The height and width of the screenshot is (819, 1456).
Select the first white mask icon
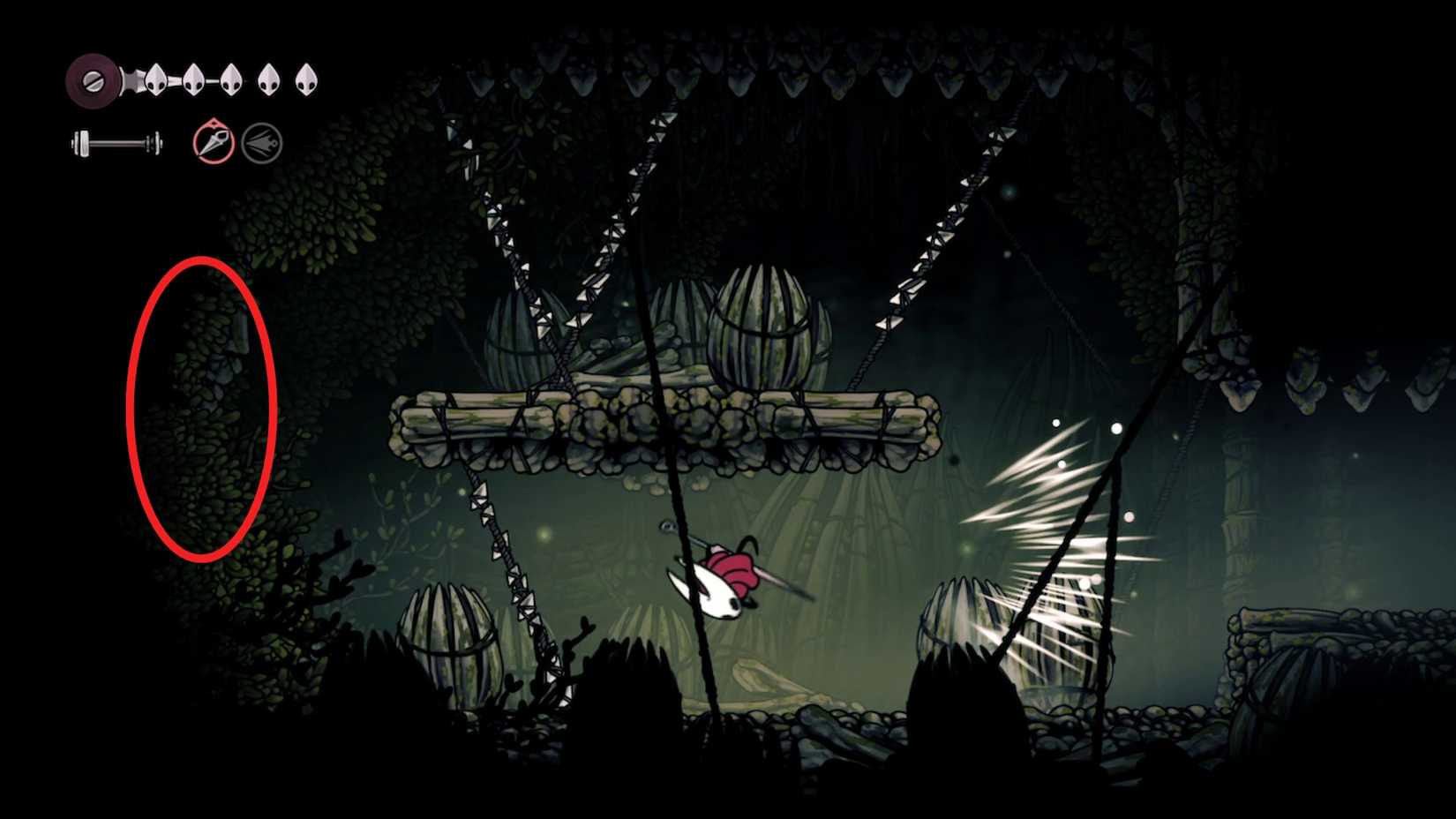156,79
